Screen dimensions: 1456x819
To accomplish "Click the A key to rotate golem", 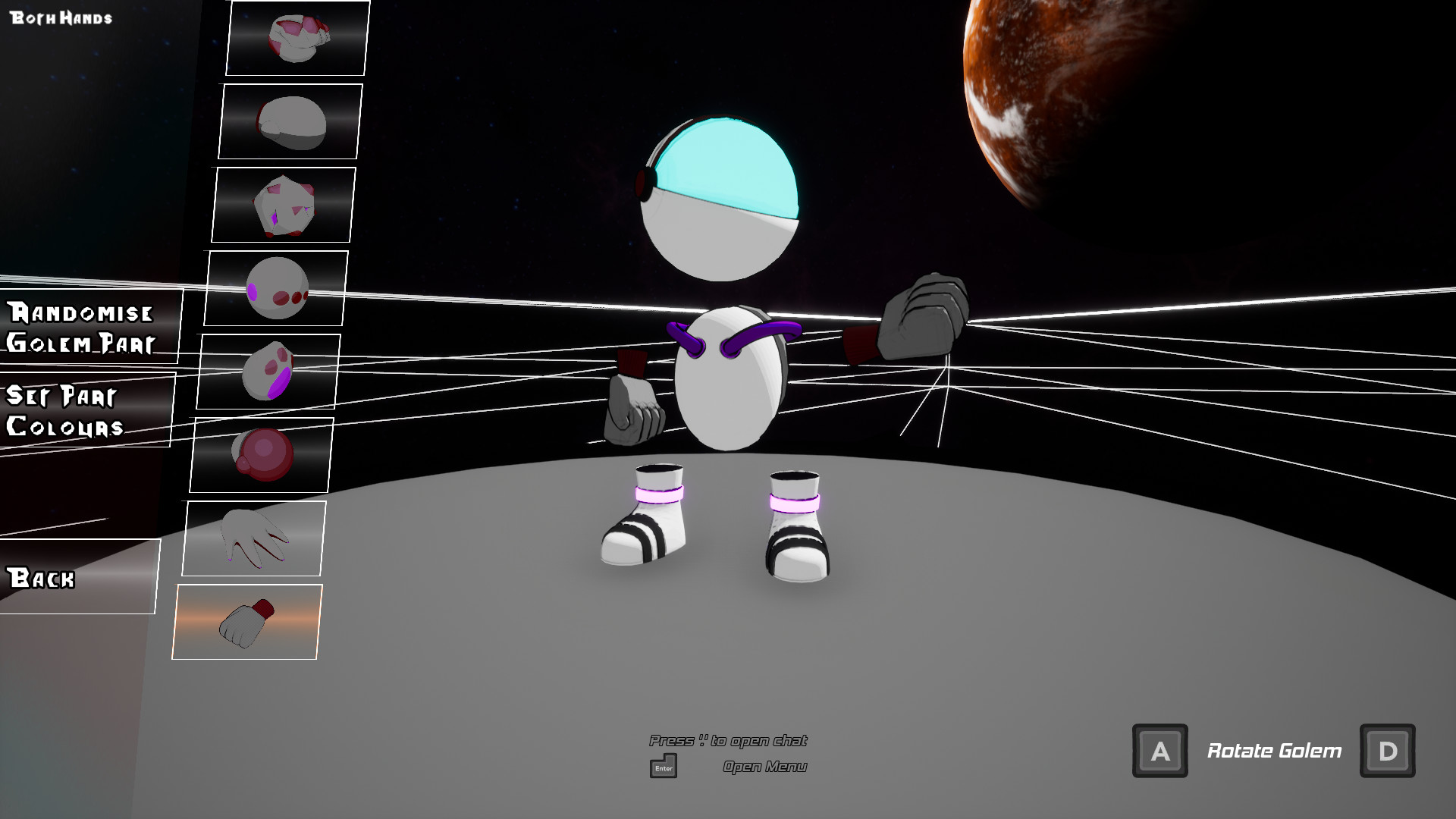I will (1159, 751).
